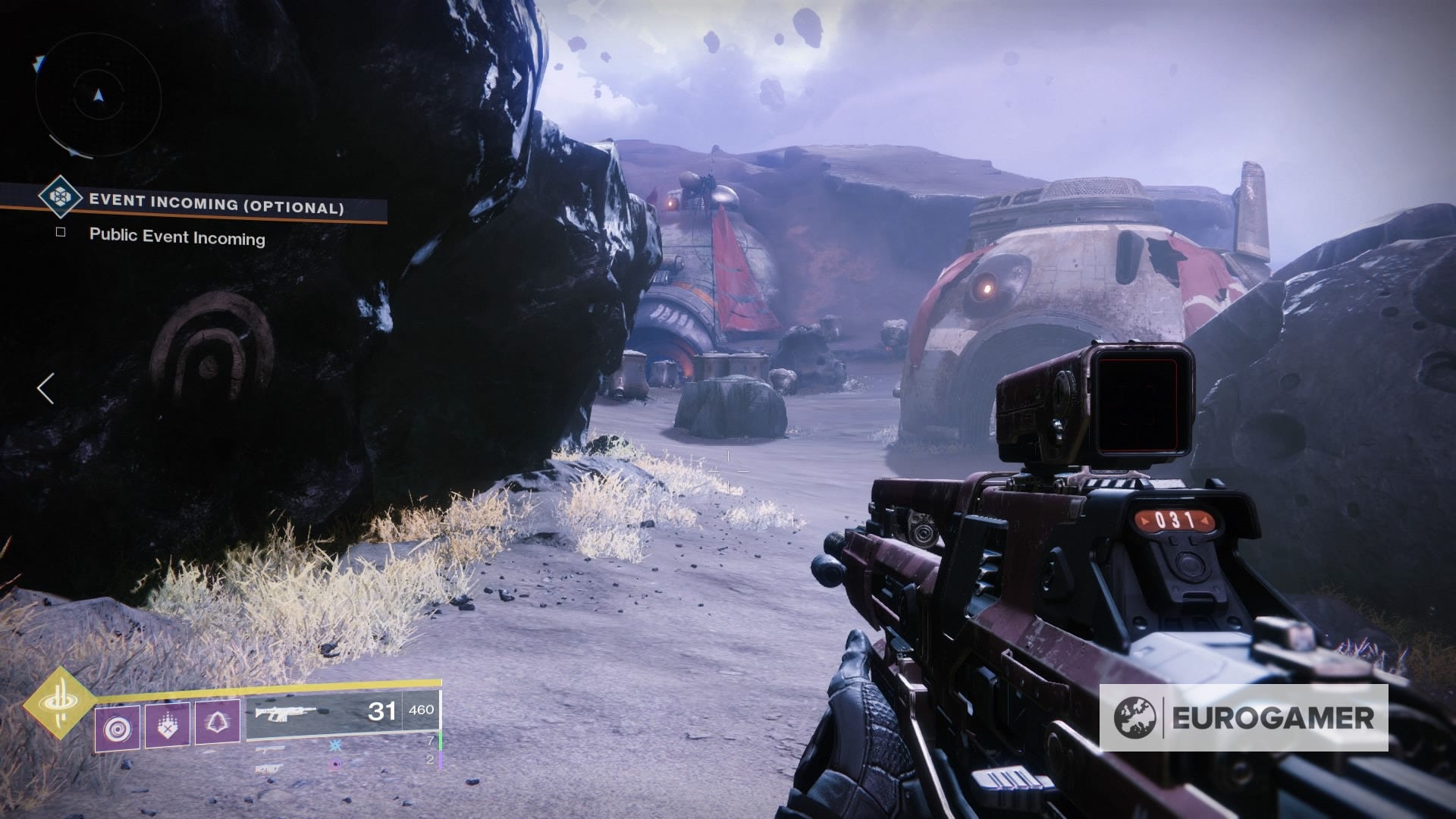This screenshot has height=819, width=1456.
Task: Click the circular radar in the corner
Action: point(98,95)
